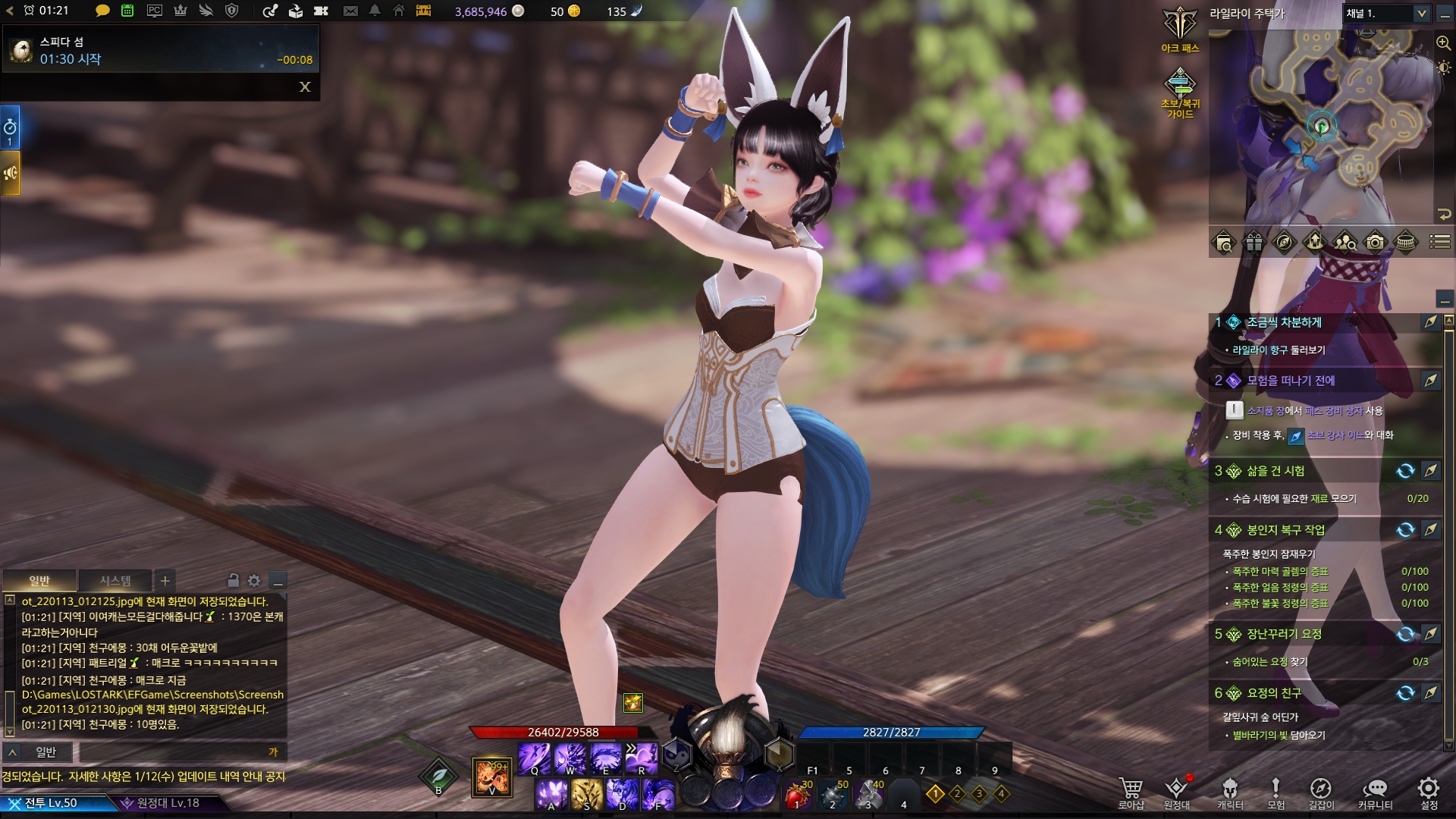Switch to the 일반 chat tab

coord(39,581)
